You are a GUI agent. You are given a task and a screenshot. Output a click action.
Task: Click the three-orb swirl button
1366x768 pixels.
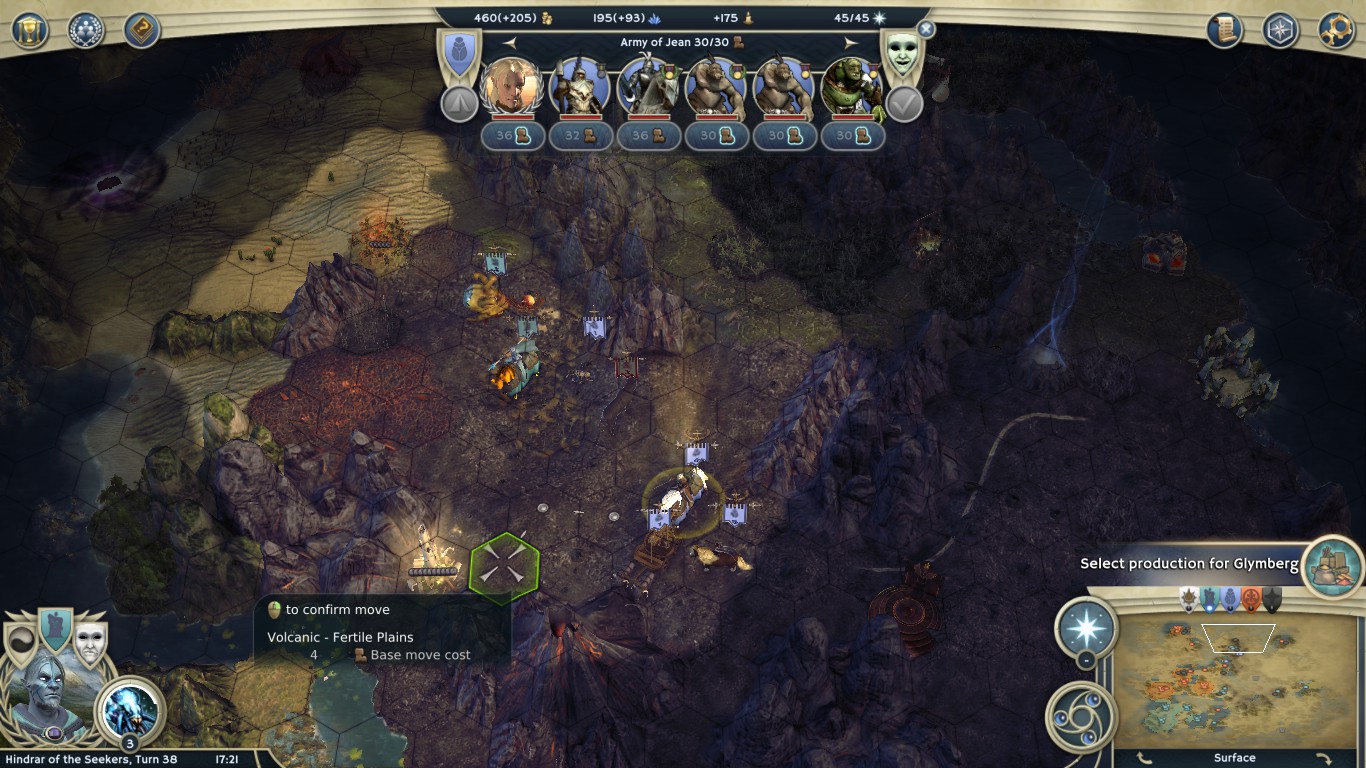pyautogui.click(x=1080, y=714)
